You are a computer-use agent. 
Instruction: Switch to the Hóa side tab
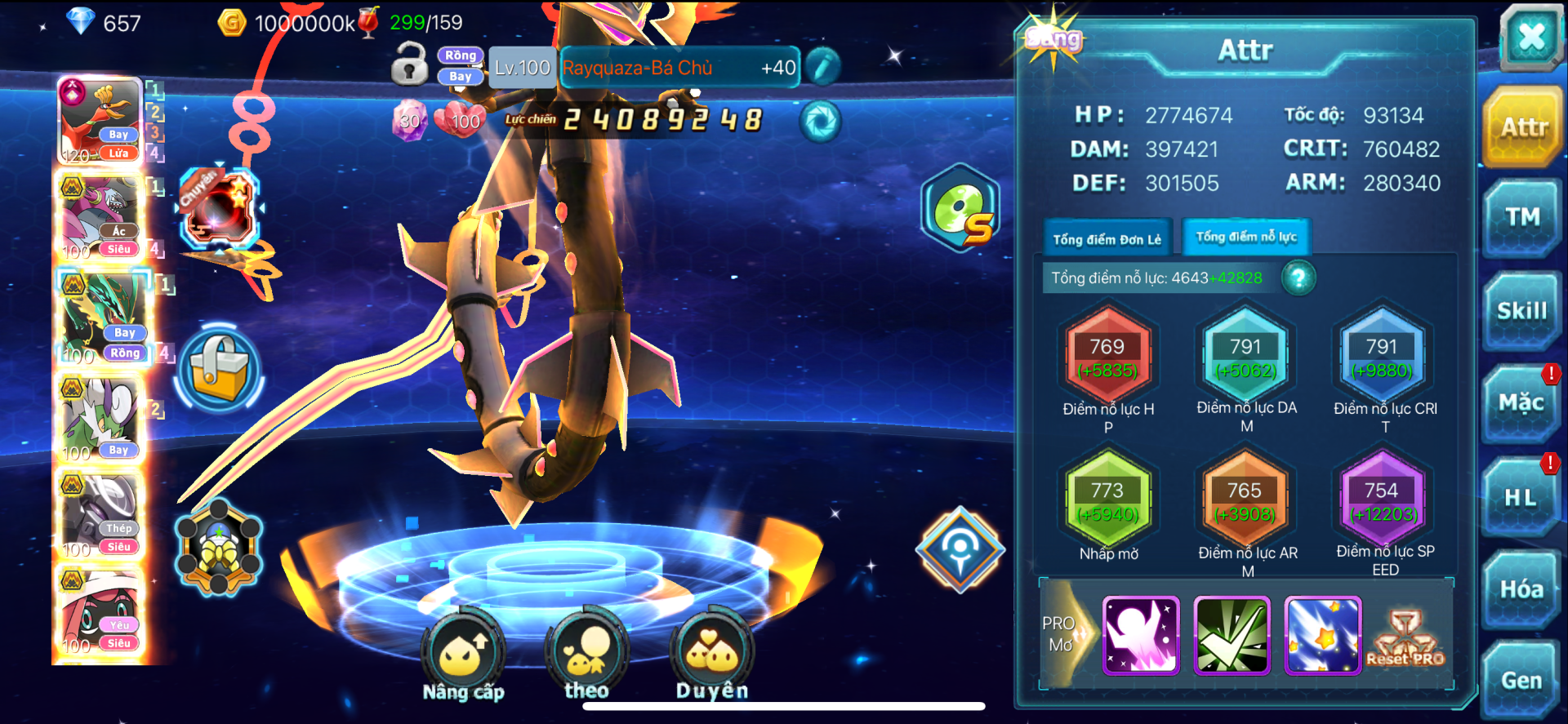click(1521, 589)
